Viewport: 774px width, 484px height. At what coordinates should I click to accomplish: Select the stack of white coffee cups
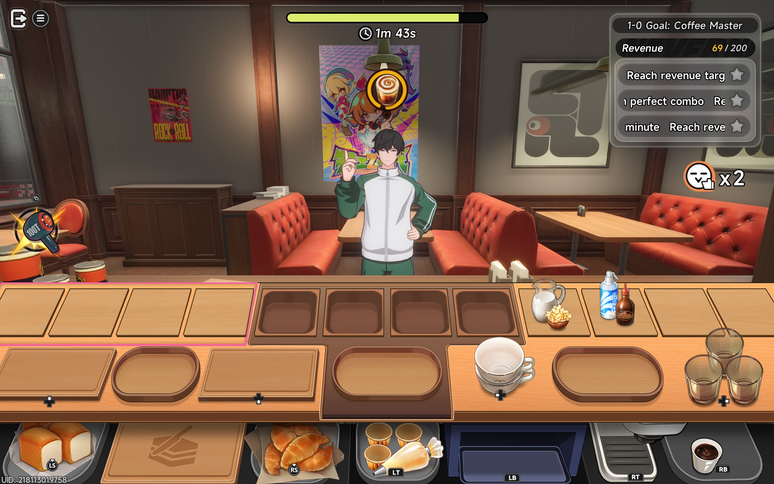coord(502,363)
